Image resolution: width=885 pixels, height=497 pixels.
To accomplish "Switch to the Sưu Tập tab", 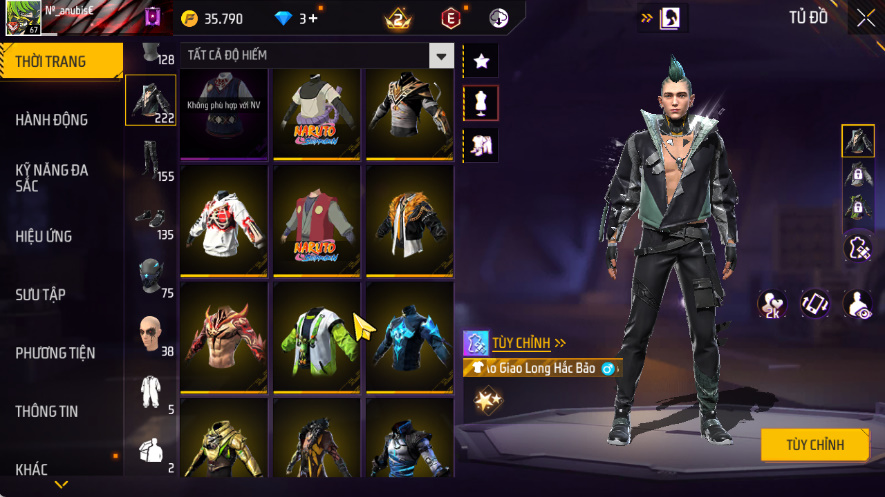I will coord(40,295).
